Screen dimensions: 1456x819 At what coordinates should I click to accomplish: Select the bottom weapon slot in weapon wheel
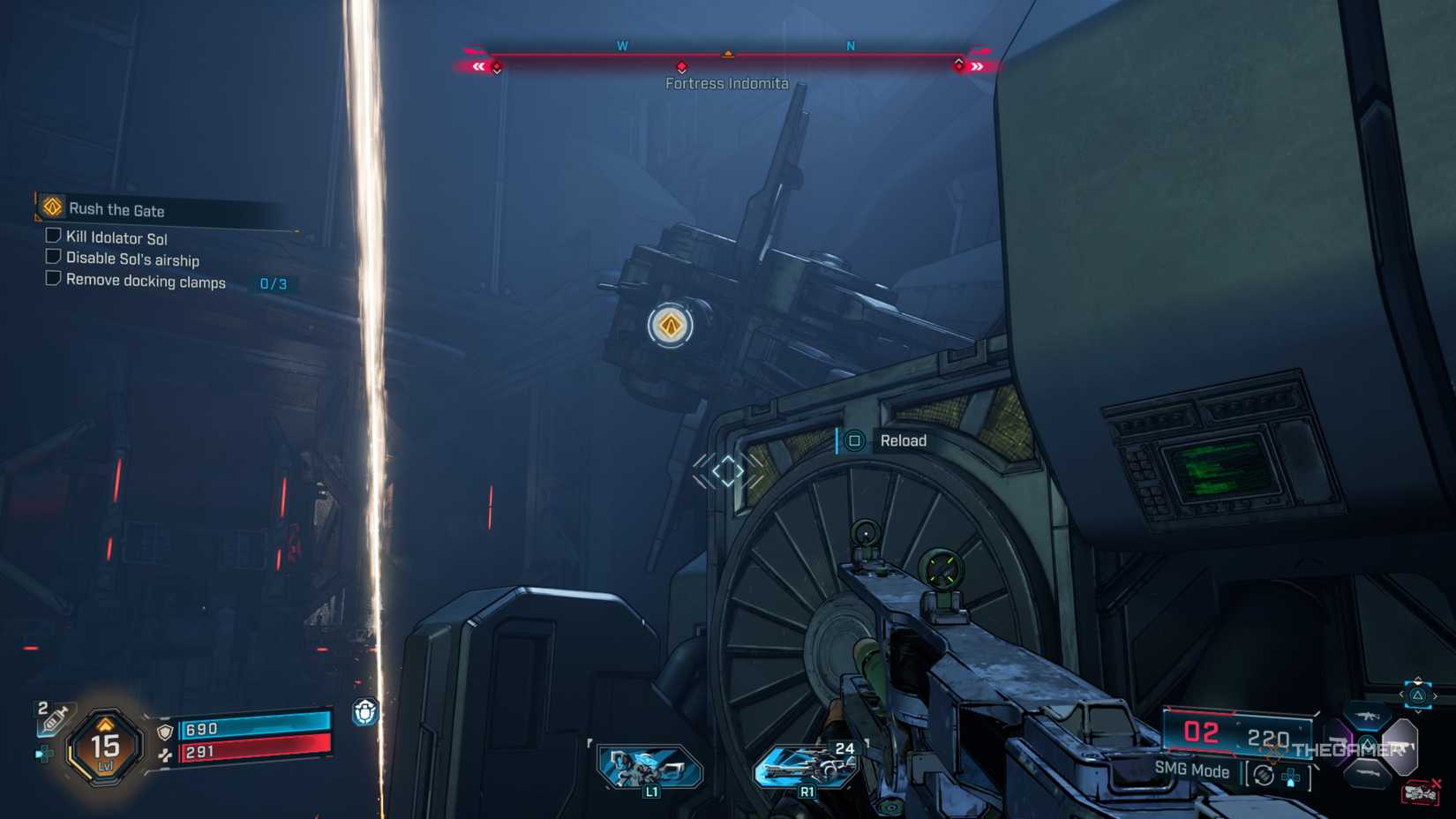tap(1368, 774)
